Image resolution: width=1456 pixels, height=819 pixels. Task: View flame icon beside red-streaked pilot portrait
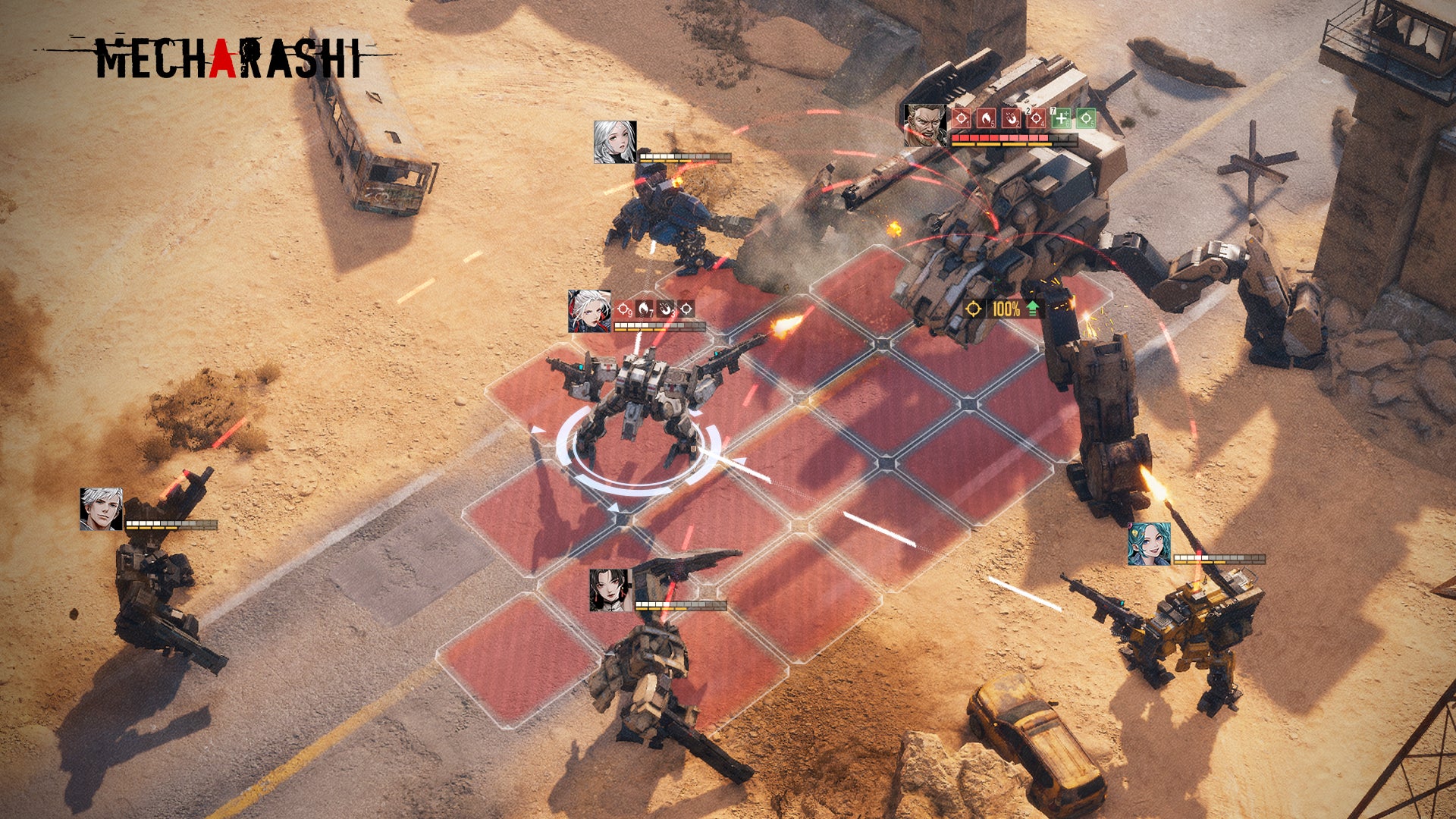(645, 309)
